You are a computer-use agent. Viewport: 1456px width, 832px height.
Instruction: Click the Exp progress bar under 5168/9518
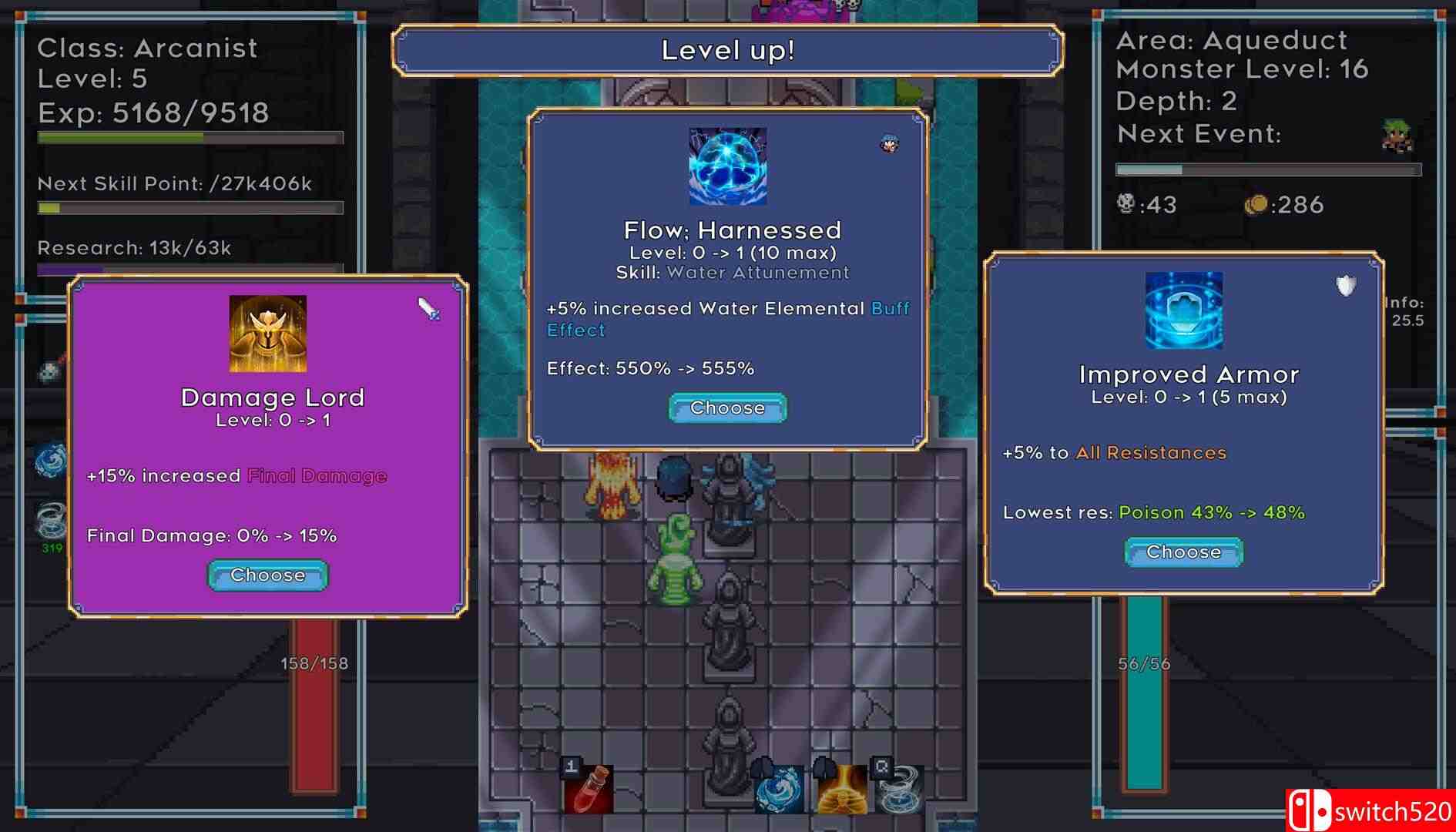pyautogui.click(x=189, y=136)
